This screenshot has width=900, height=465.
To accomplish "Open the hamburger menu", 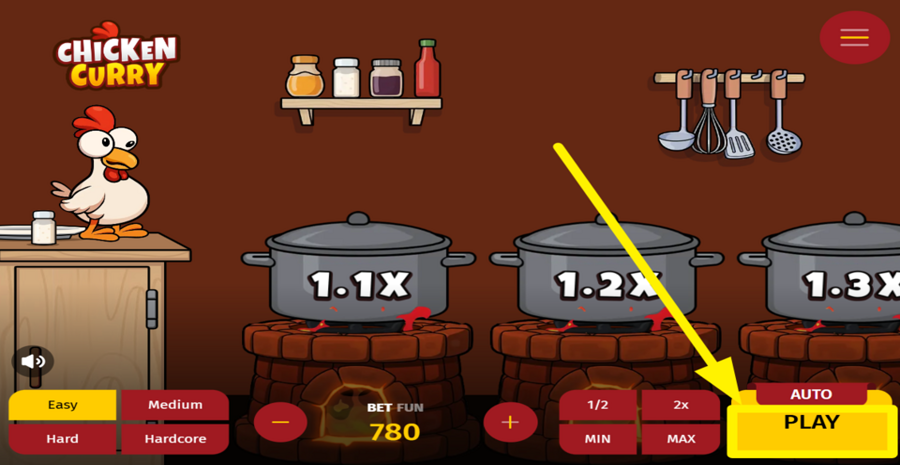I will point(854,38).
